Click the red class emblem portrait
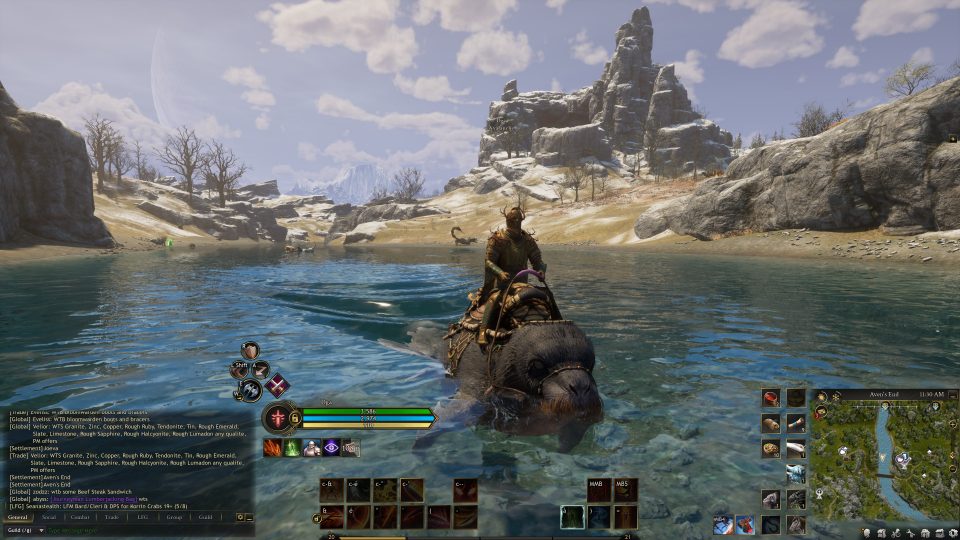This screenshot has width=960, height=540. [276, 417]
